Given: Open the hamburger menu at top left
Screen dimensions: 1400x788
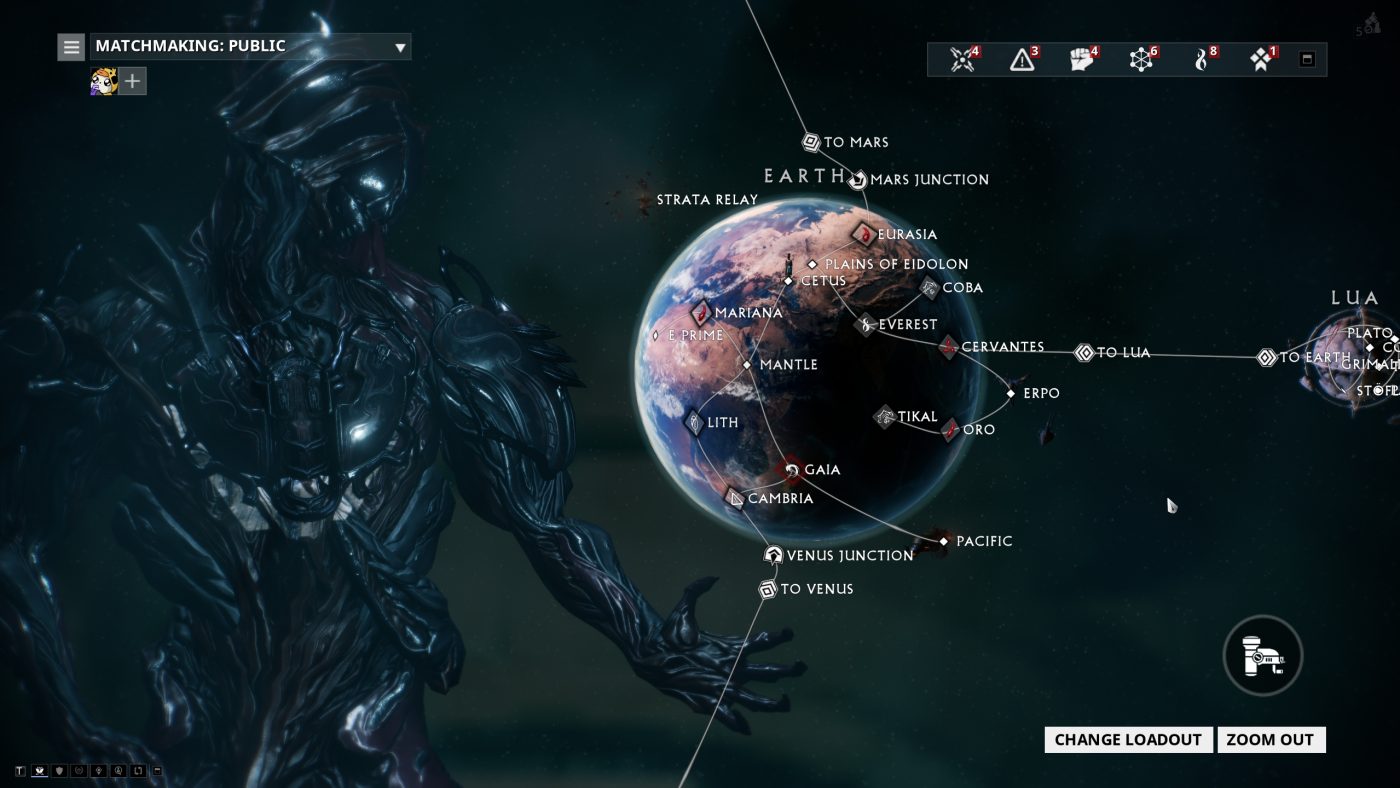Looking at the screenshot, I should coord(70,46).
